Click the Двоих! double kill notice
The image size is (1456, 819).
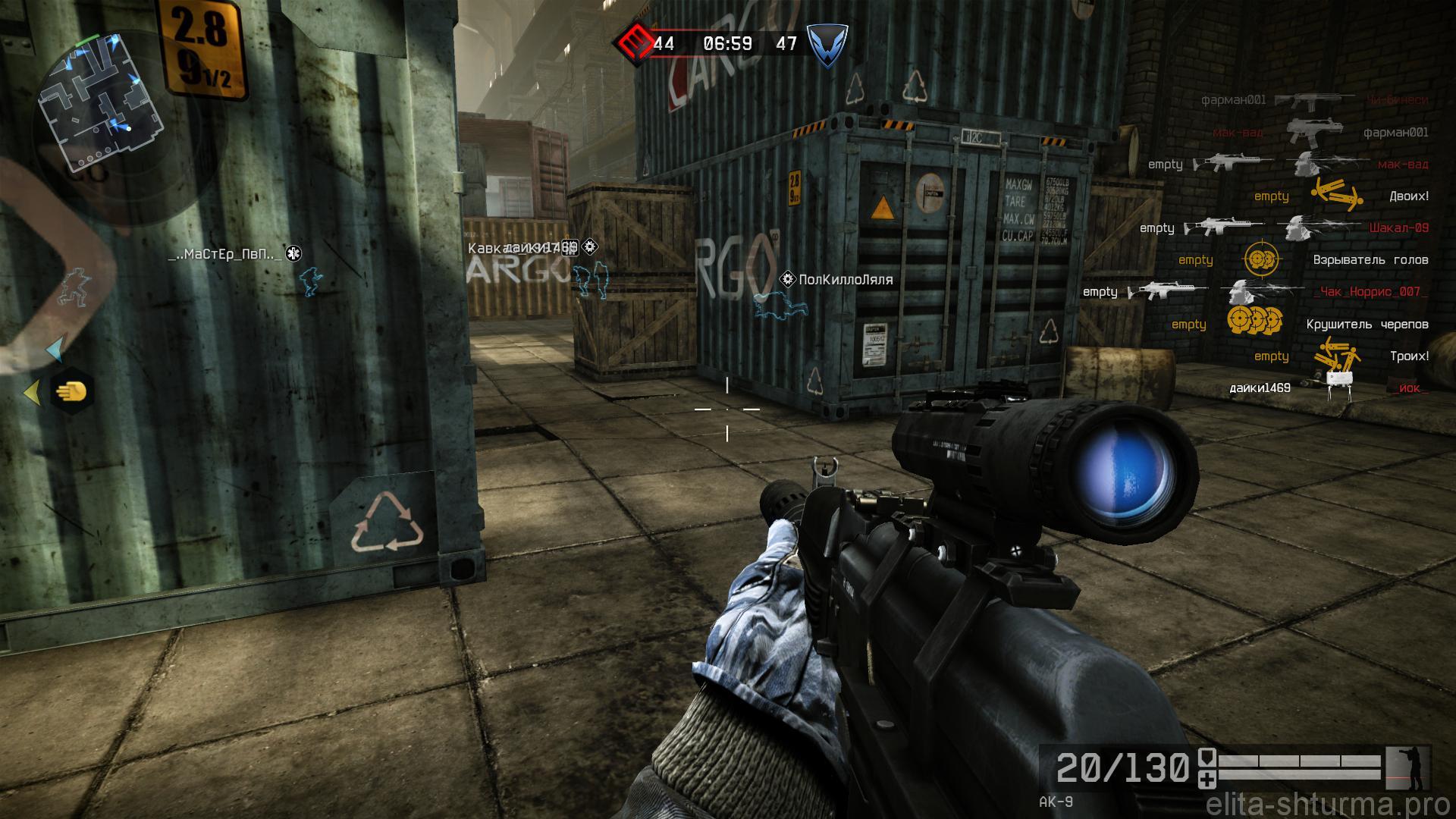[x=1408, y=196]
